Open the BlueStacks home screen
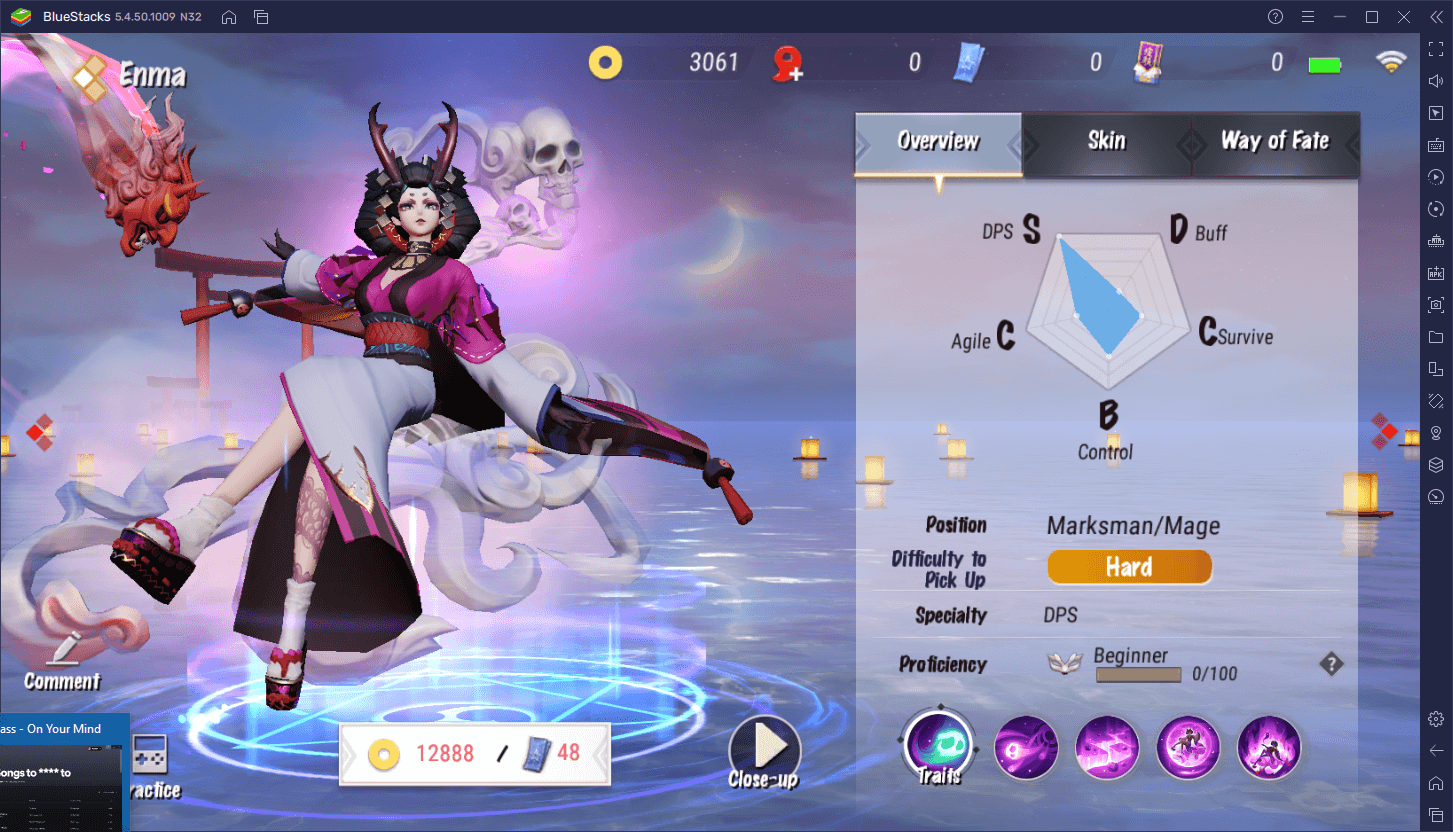 pyautogui.click(x=229, y=17)
